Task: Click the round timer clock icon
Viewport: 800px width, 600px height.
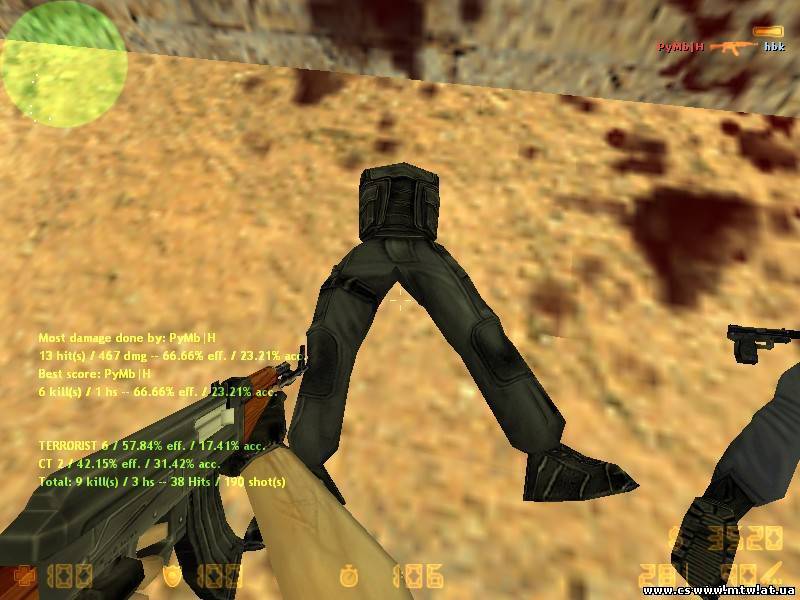Action: click(348, 575)
